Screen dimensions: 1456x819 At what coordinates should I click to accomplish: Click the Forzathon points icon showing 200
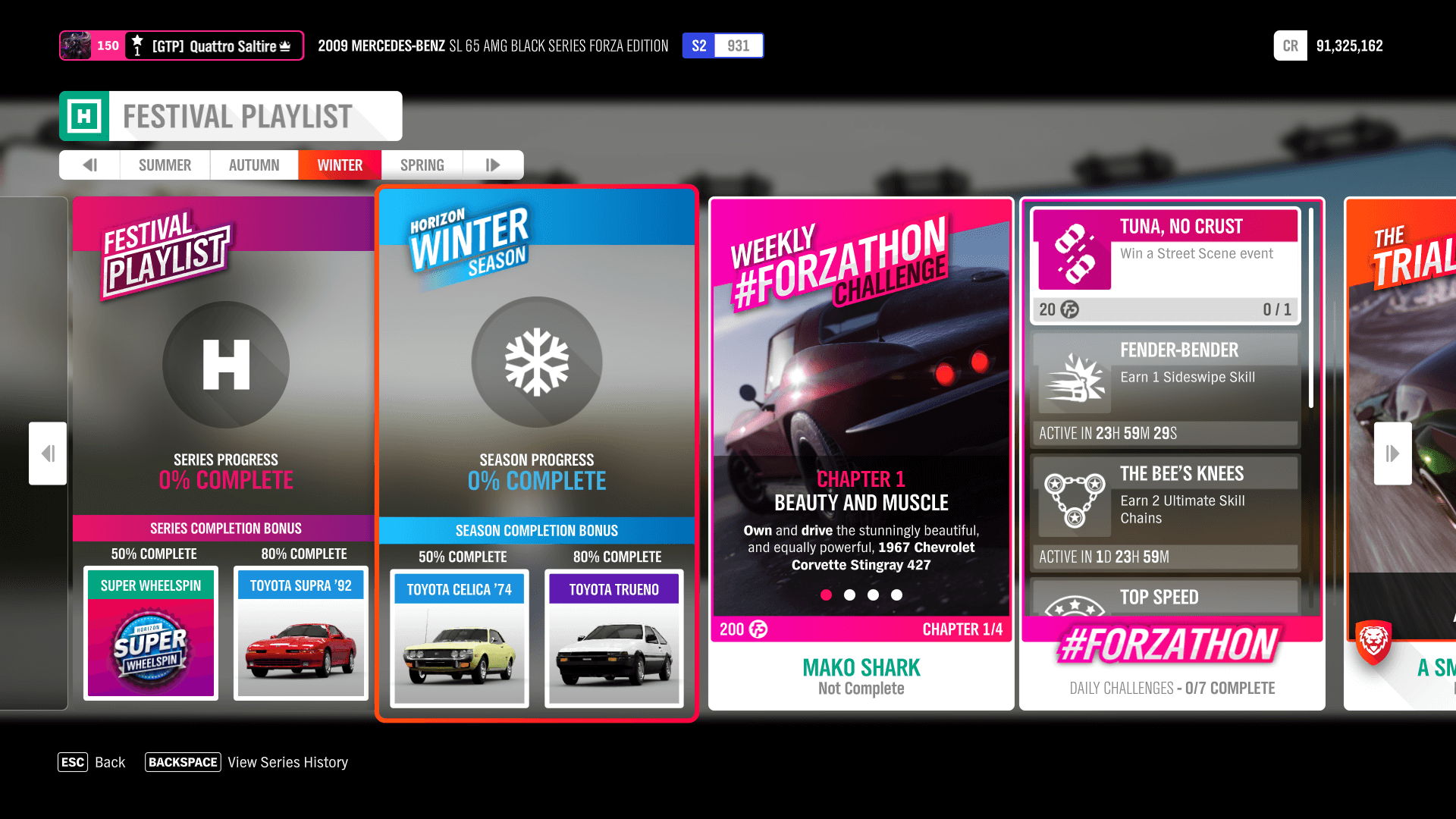[x=756, y=629]
